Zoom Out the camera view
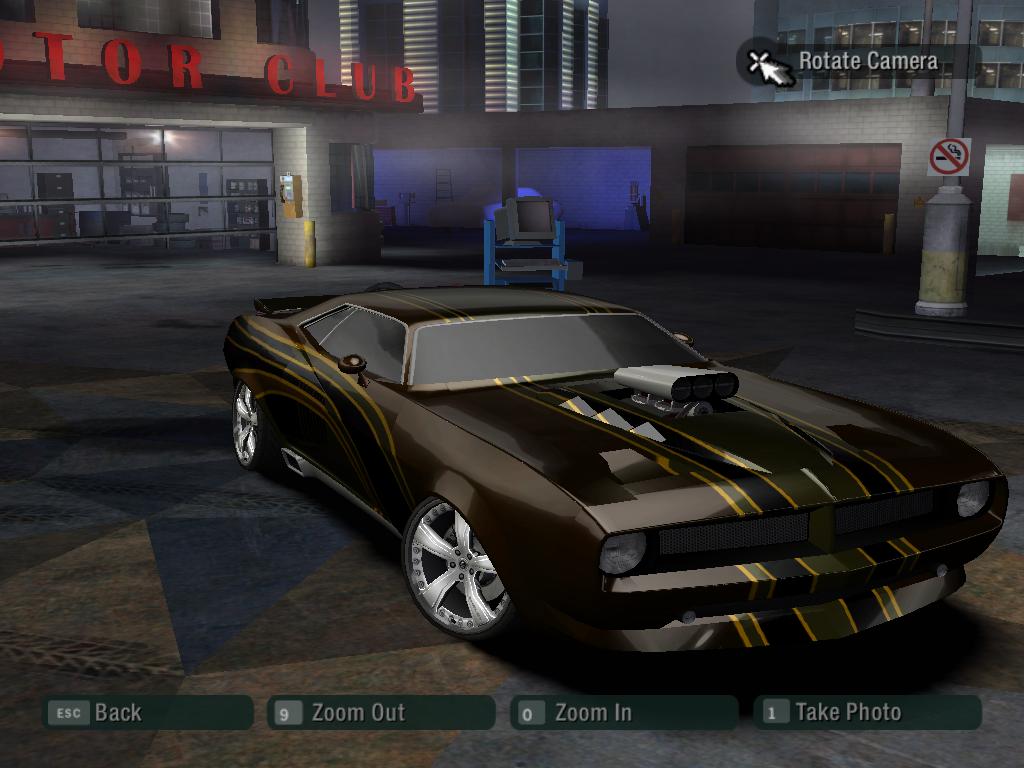Screen dimensions: 1024x768 click(x=381, y=713)
